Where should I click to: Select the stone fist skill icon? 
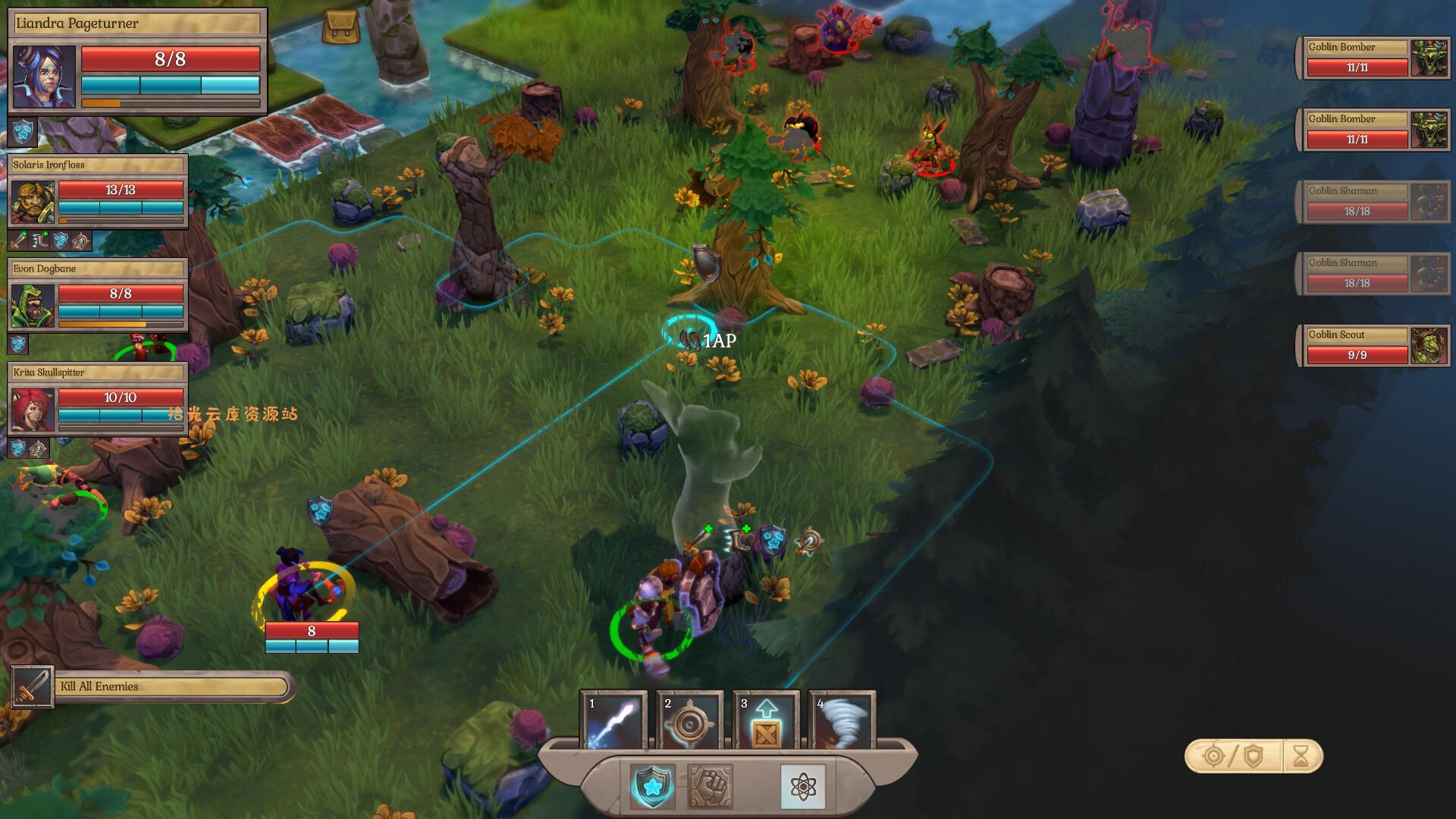coord(710,786)
